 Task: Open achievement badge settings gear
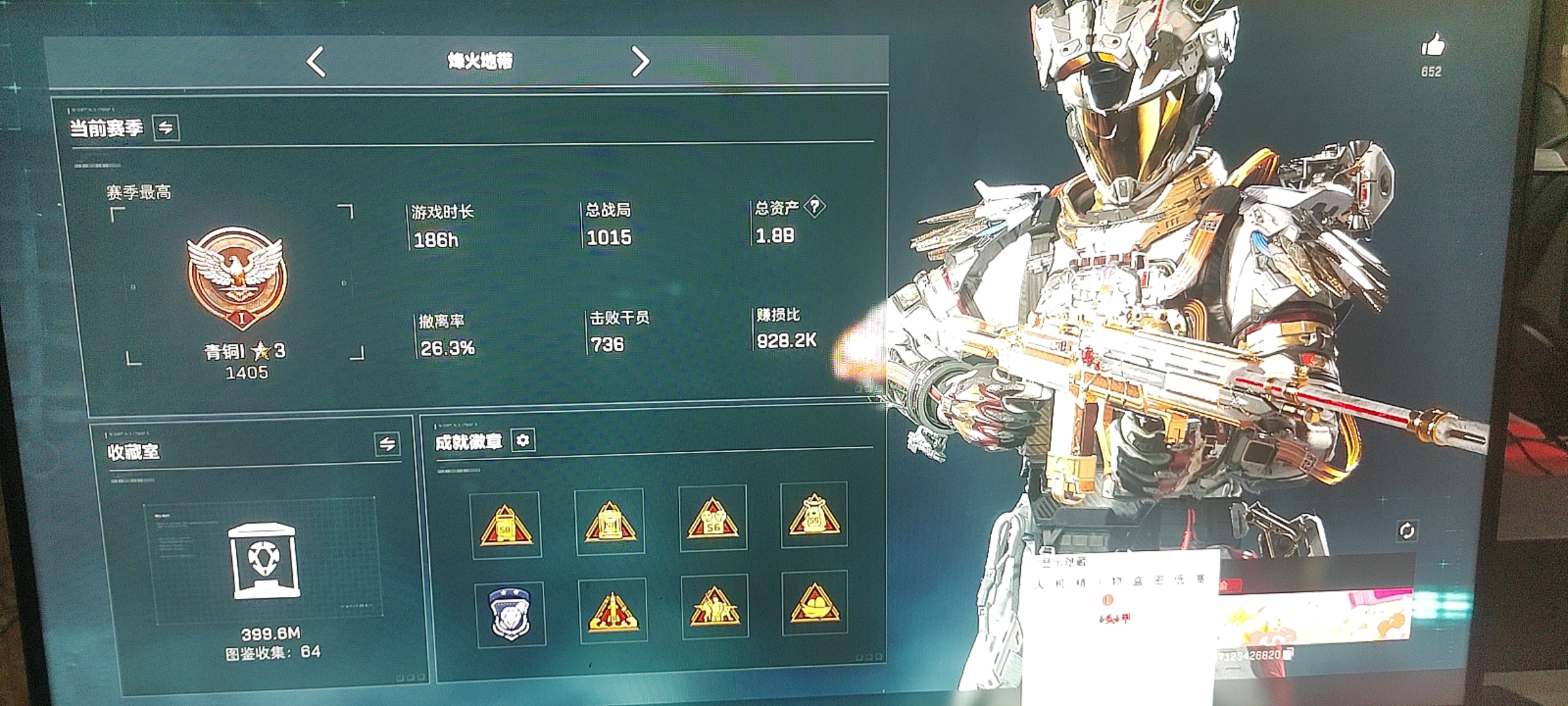tap(523, 441)
